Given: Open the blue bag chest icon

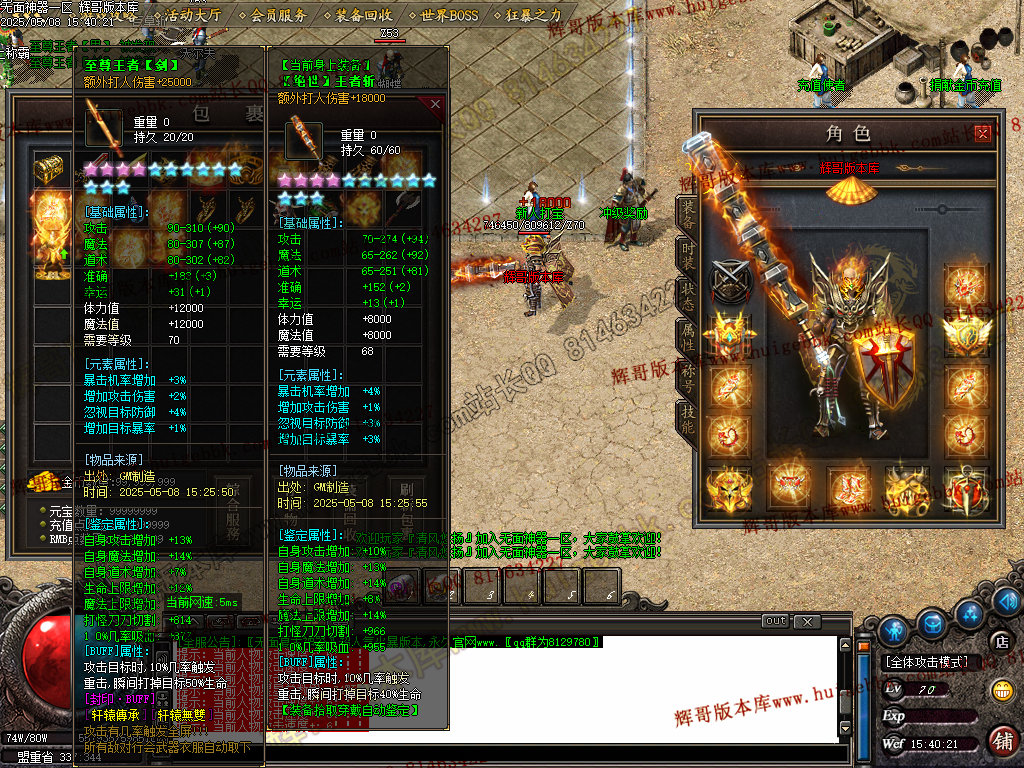Looking at the screenshot, I should [x=931, y=622].
